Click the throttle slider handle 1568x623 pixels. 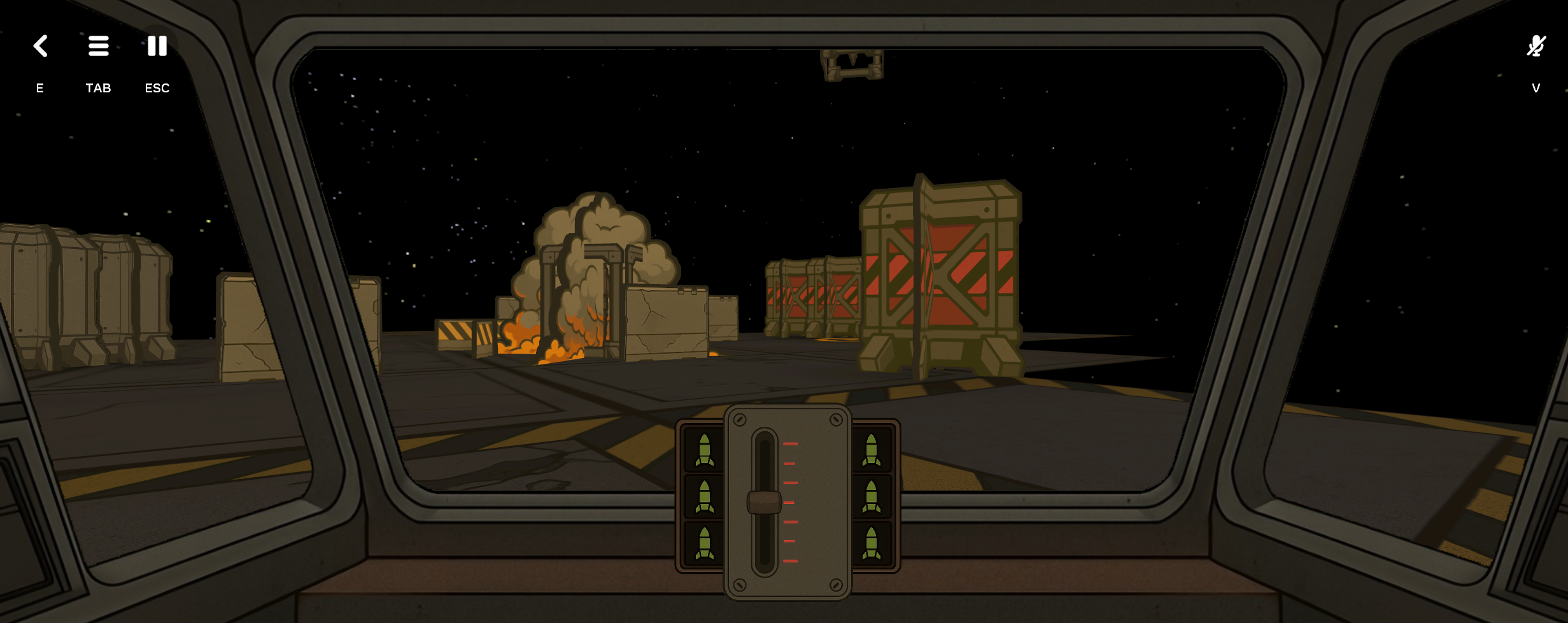[764, 502]
